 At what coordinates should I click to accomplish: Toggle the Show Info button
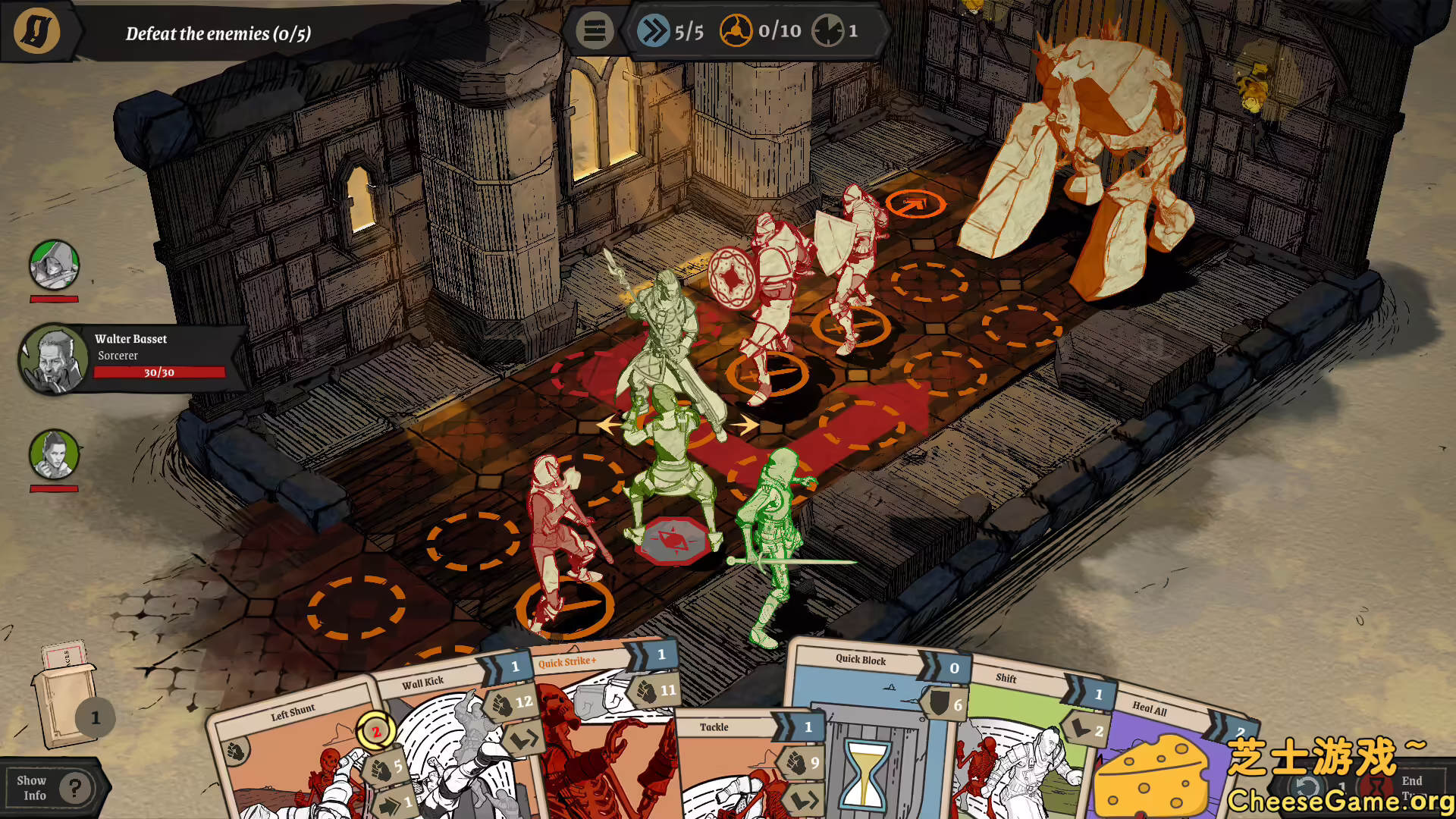53,788
